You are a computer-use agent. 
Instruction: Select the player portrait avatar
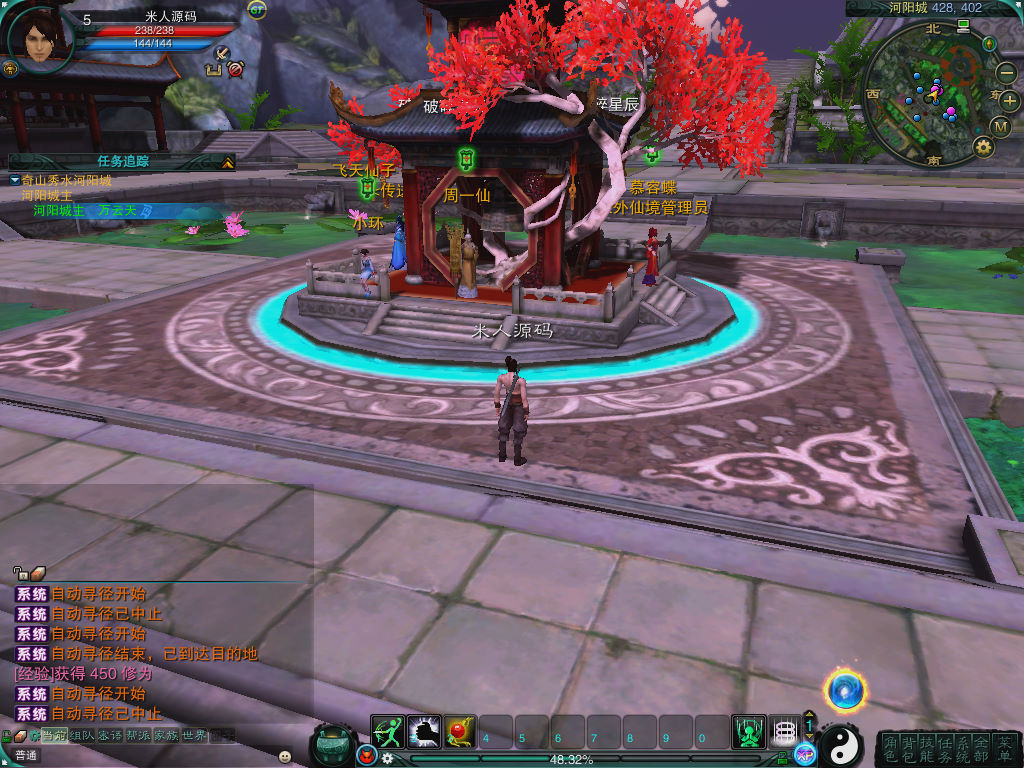(38, 38)
